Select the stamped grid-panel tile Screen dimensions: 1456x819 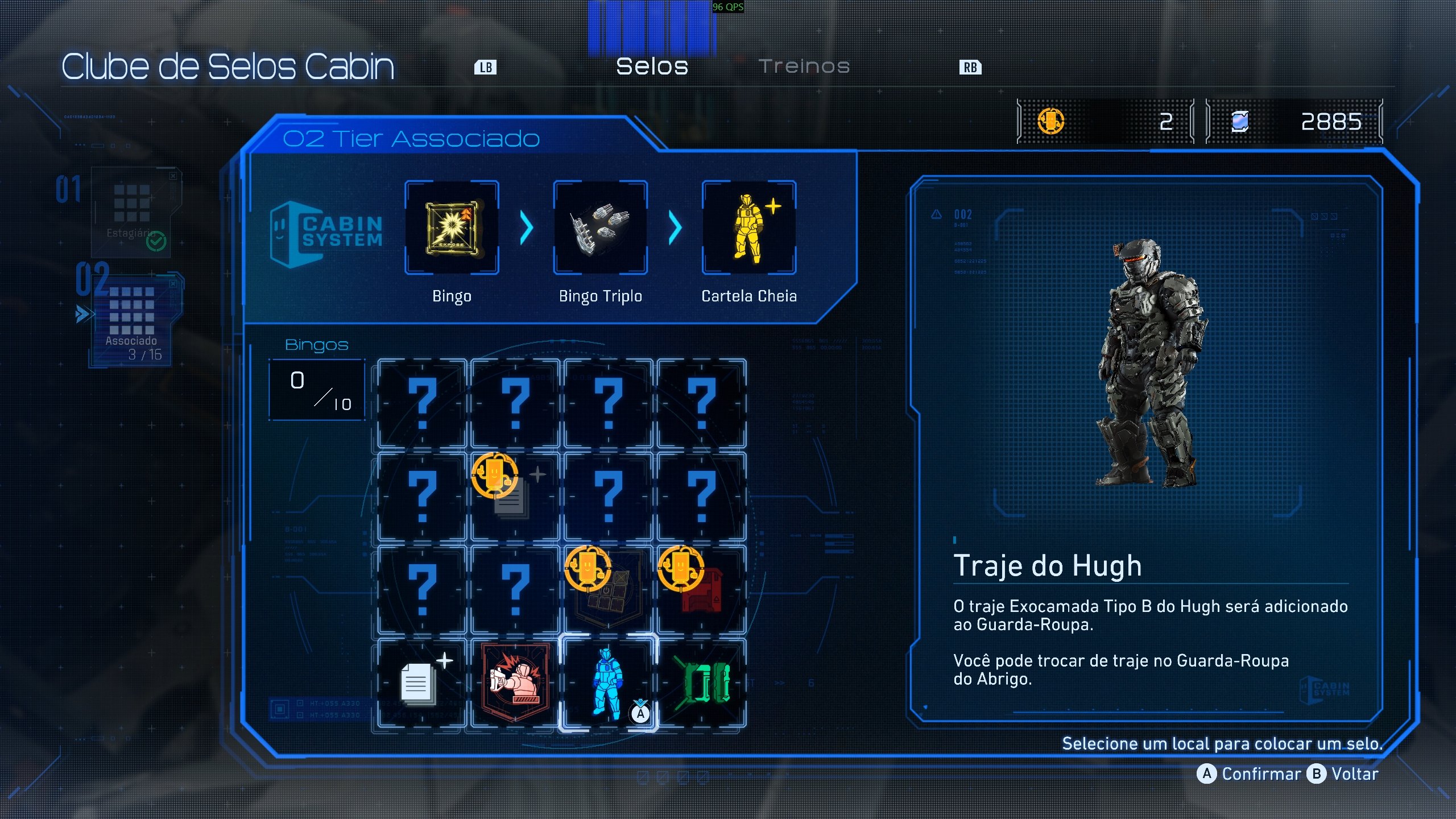tap(608, 589)
